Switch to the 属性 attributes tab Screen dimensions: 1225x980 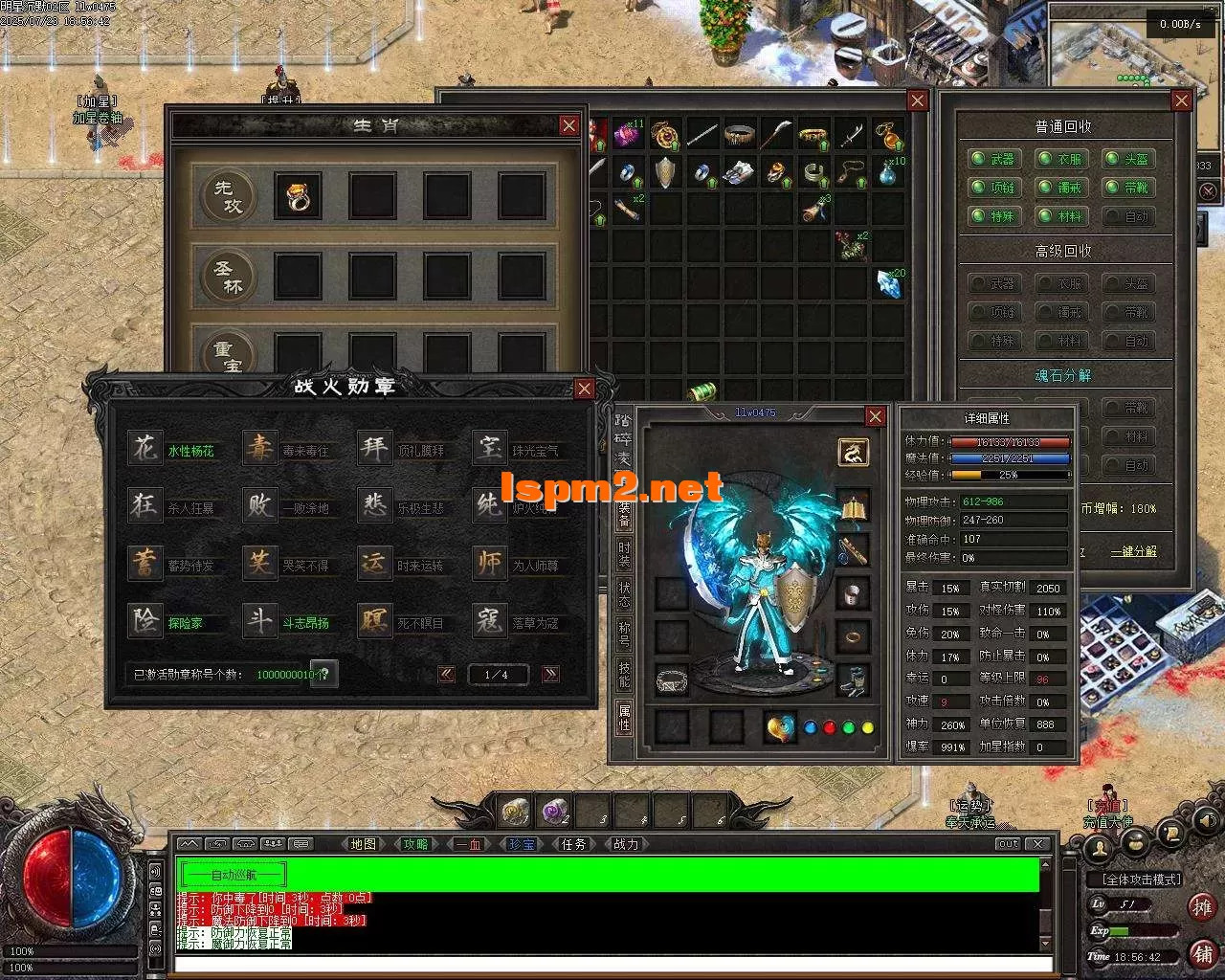[x=624, y=716]
